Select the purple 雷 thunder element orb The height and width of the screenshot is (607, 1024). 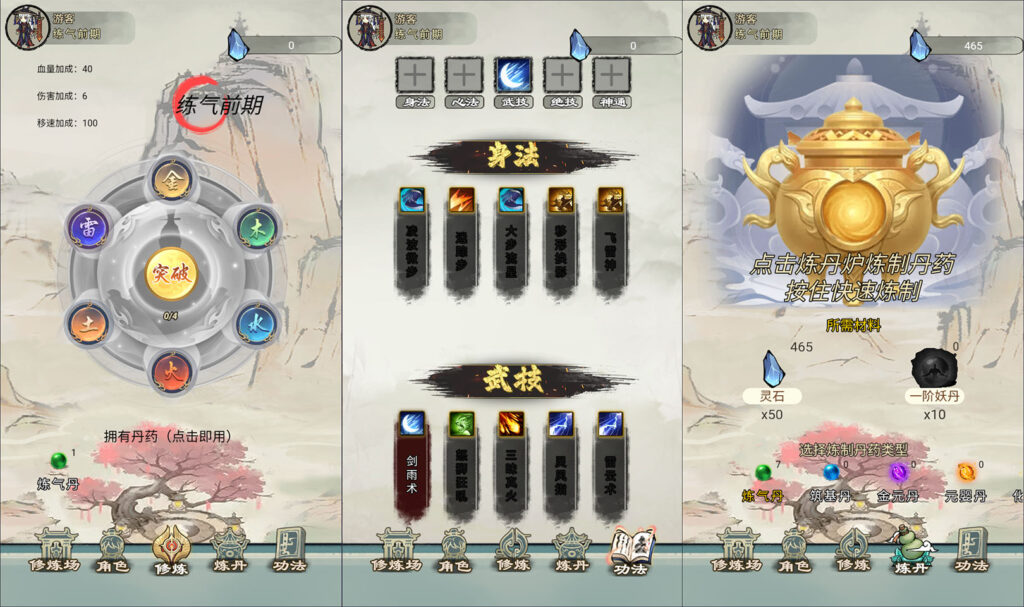pyautogui.click(x=88, y=229)
